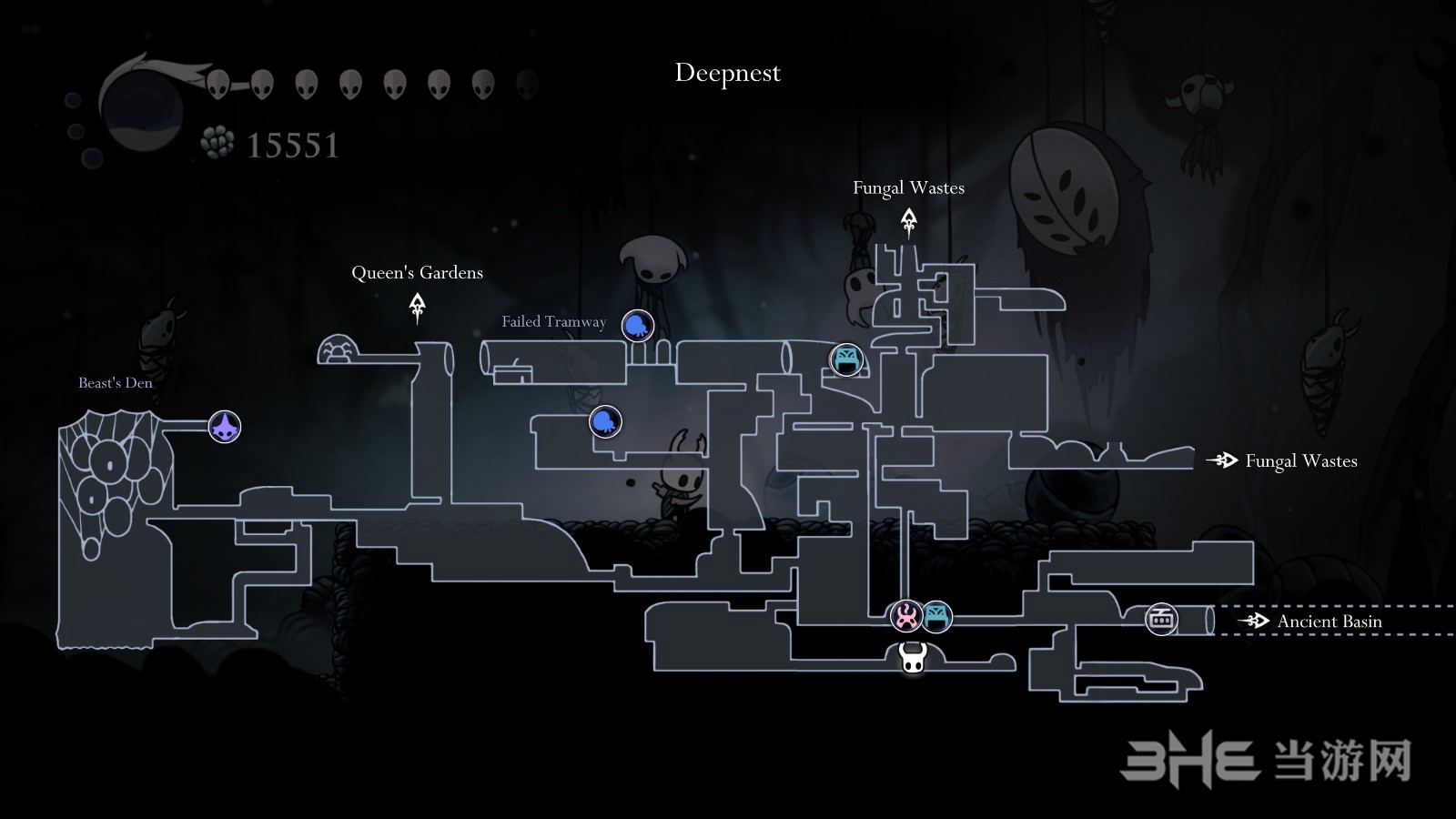The height and width of the screenshot is (819, 1456).
Task: Select the blue cocoon pin beside Failed Tramway label
Action: coord(637,325)
